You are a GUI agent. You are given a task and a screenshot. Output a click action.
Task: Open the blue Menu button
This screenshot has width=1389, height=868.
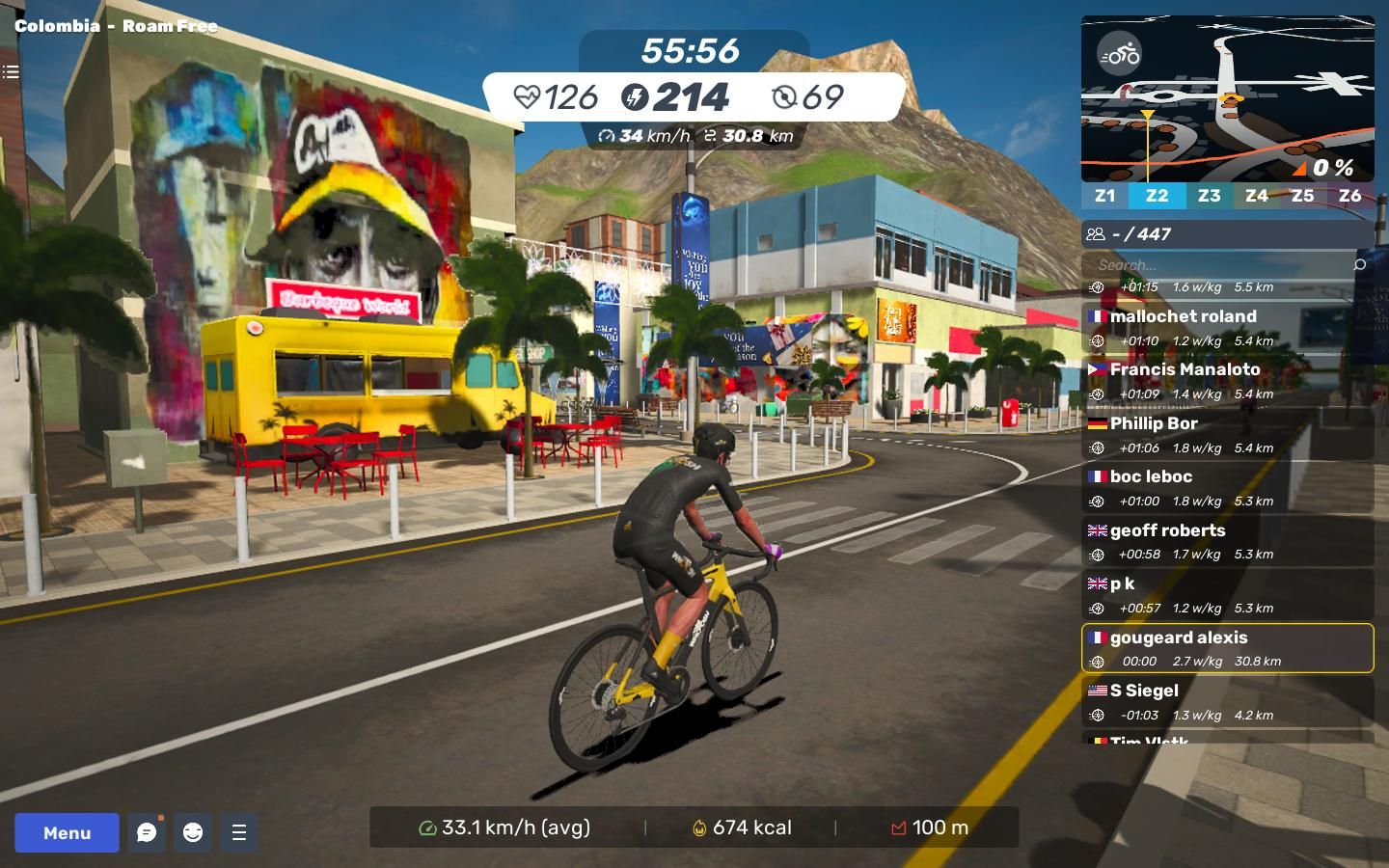coord(67,832)
